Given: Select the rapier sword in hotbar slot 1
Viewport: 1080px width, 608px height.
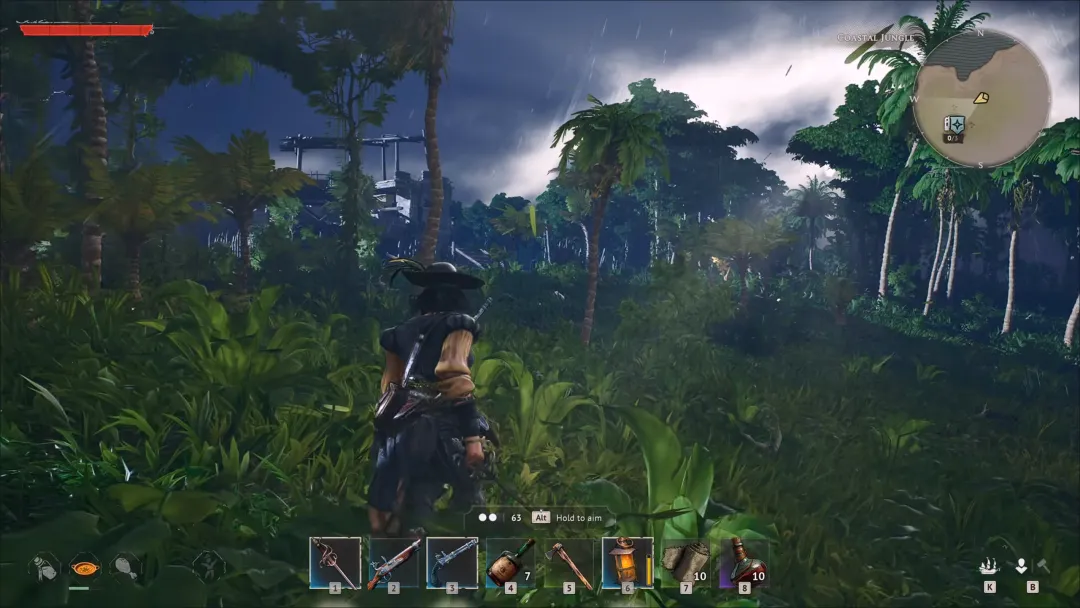Looking at the screenshot, I should click(x=335, y=563).
